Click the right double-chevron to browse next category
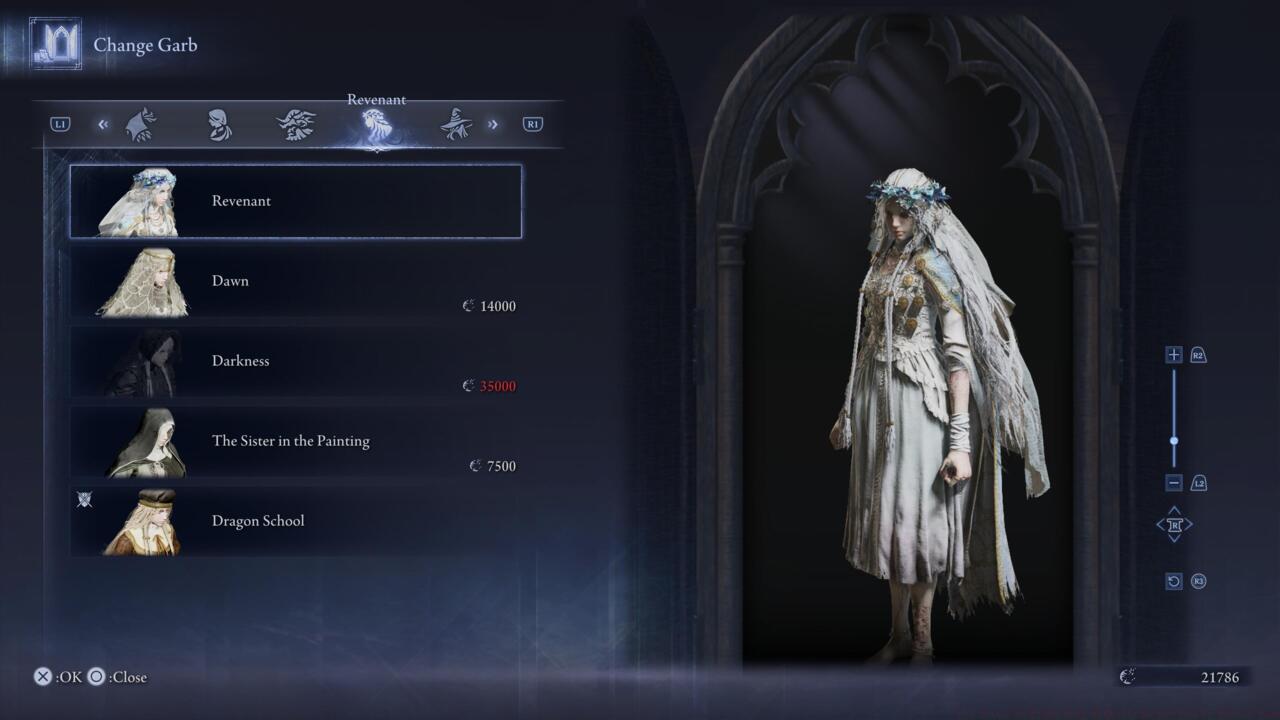 tap(492, 123)
